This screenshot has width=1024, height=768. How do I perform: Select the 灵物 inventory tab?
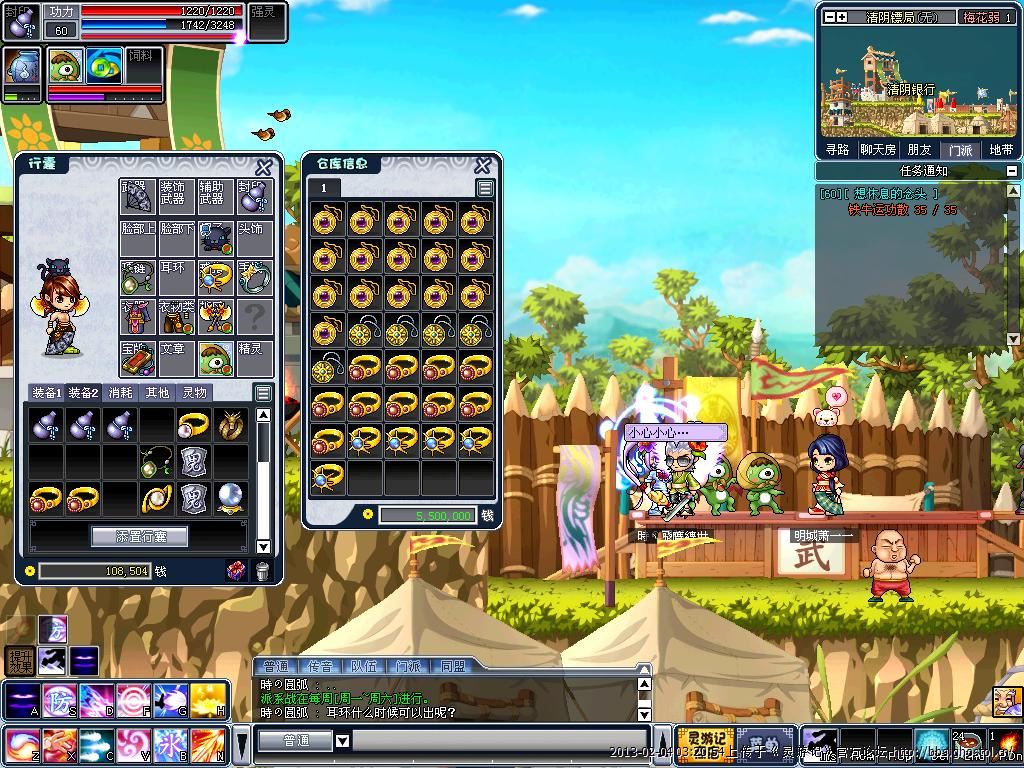pyautogui.click(x=194, y=393)
